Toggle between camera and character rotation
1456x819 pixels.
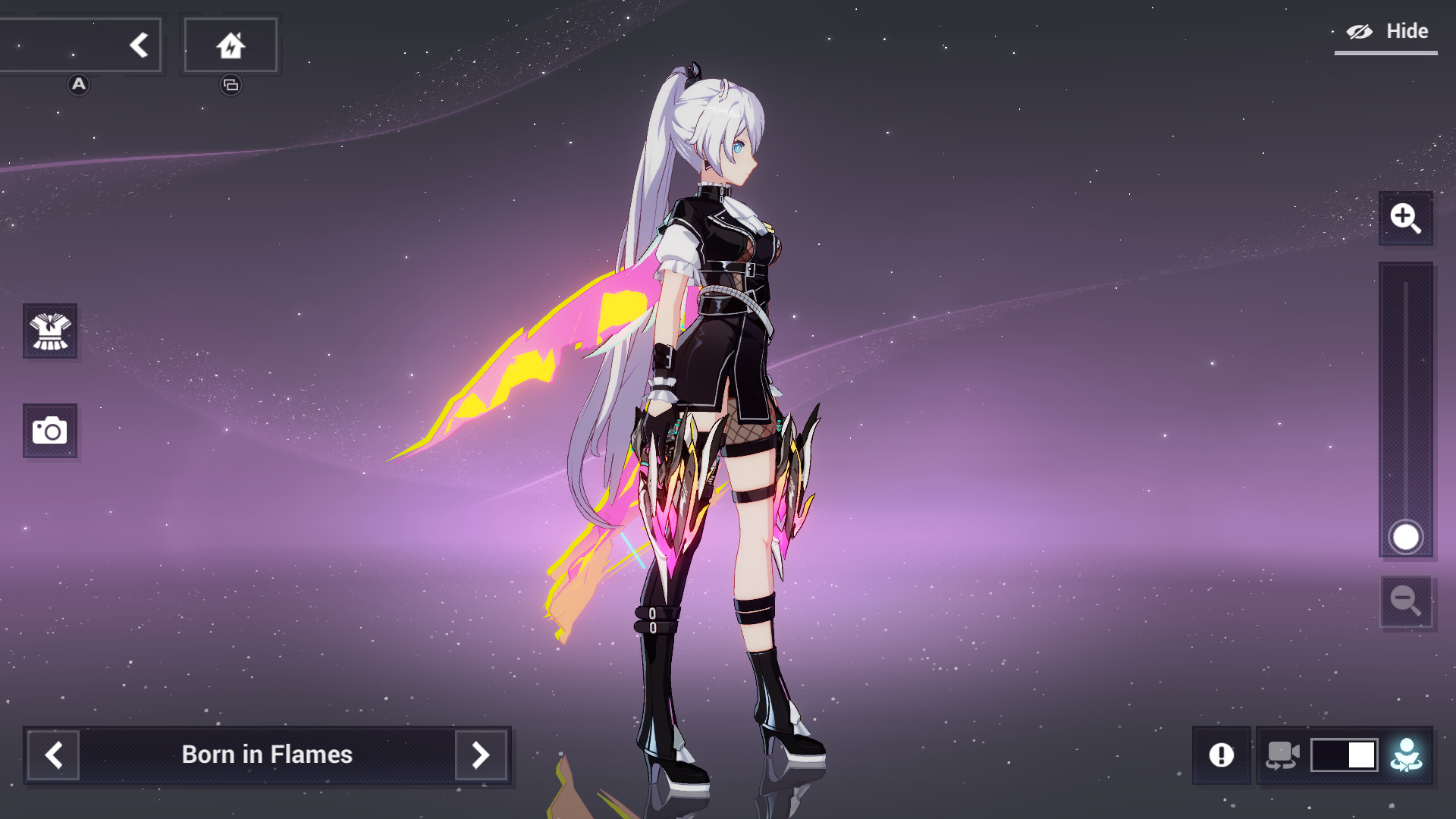coord(1344,755)
